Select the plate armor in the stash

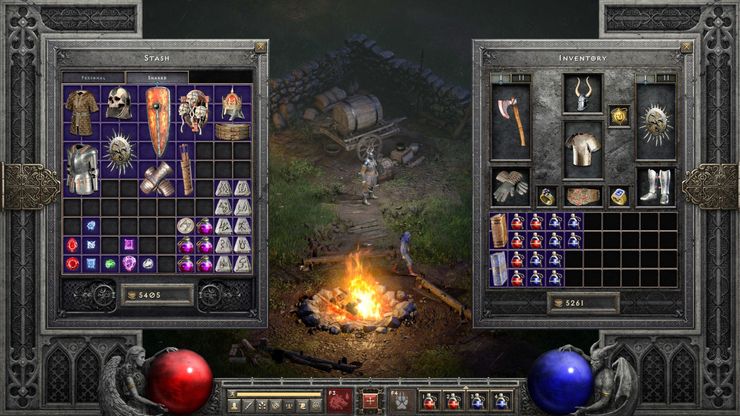click(x=81, y=166)
